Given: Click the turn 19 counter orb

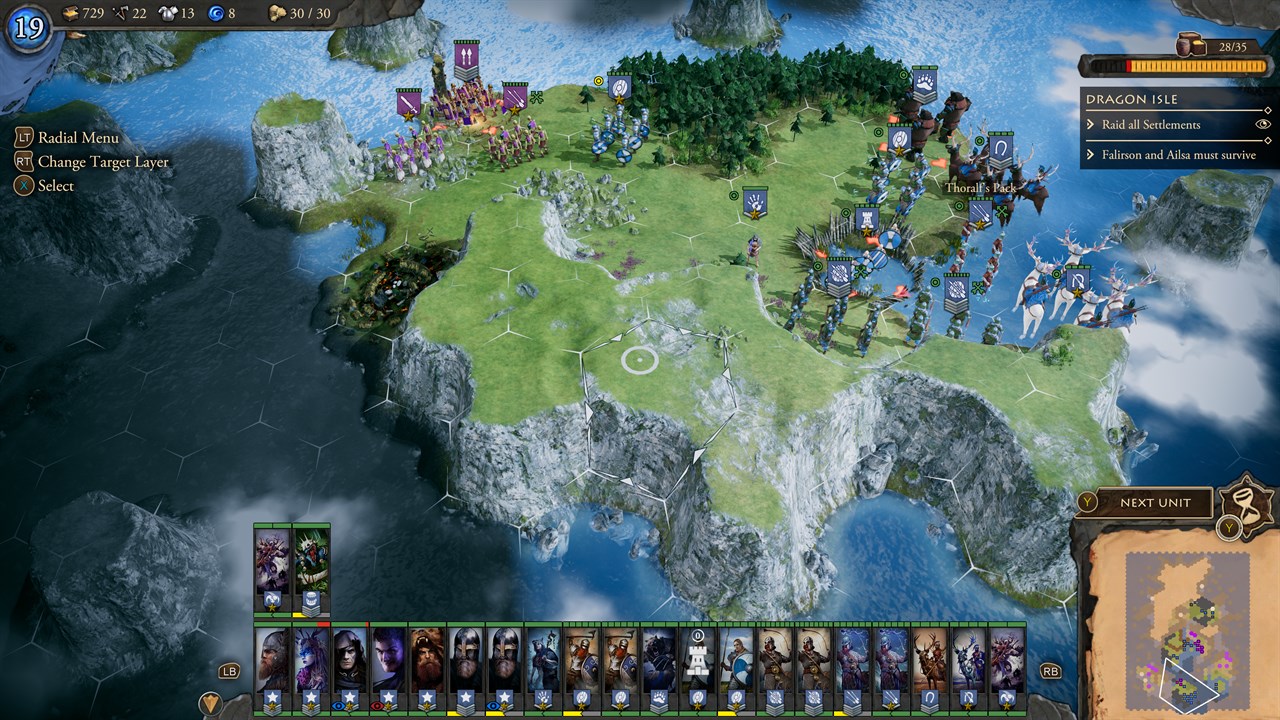Looking at the screenshot, I should [x=27, y=27].
